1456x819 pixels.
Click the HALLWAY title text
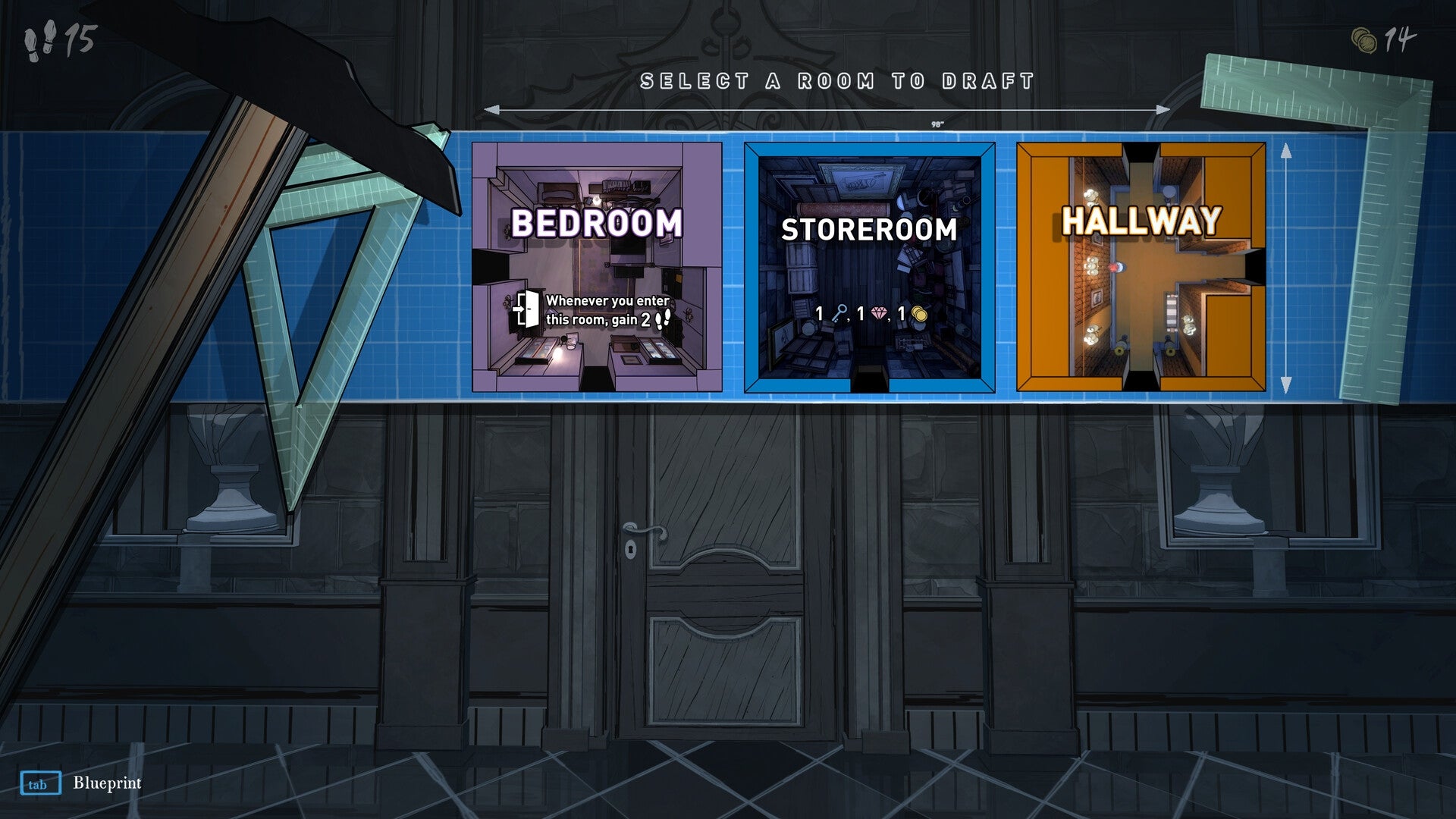point(1141,222)
